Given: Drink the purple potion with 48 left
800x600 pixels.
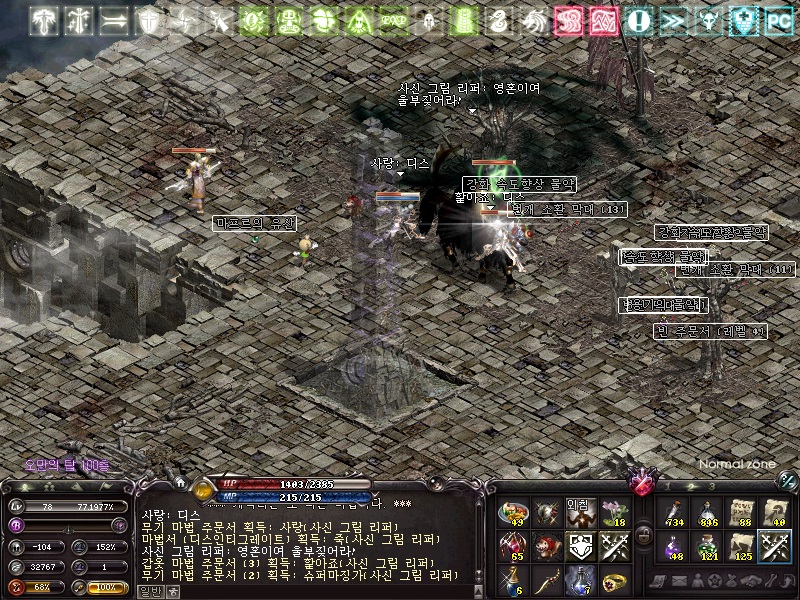Looking at the screenshot, I should click(674, 546).
